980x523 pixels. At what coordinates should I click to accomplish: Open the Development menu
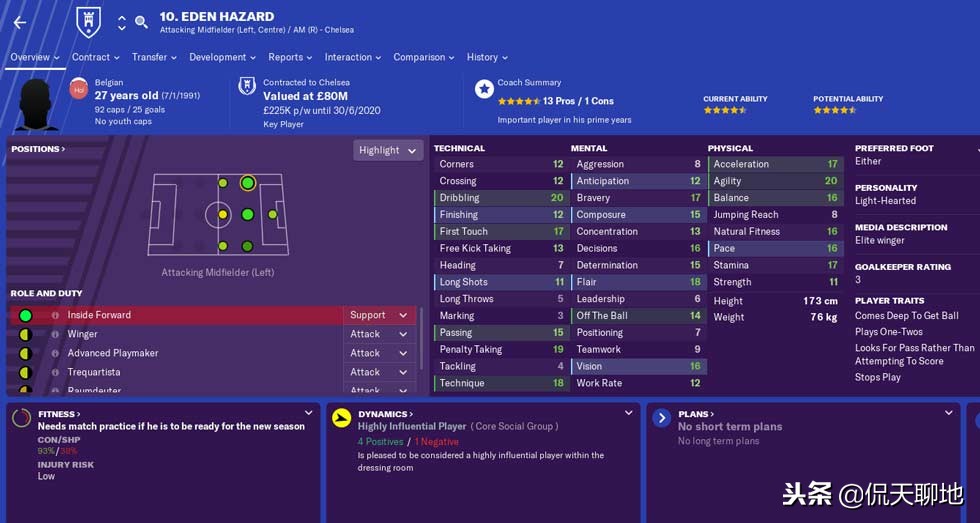[222, 57]
